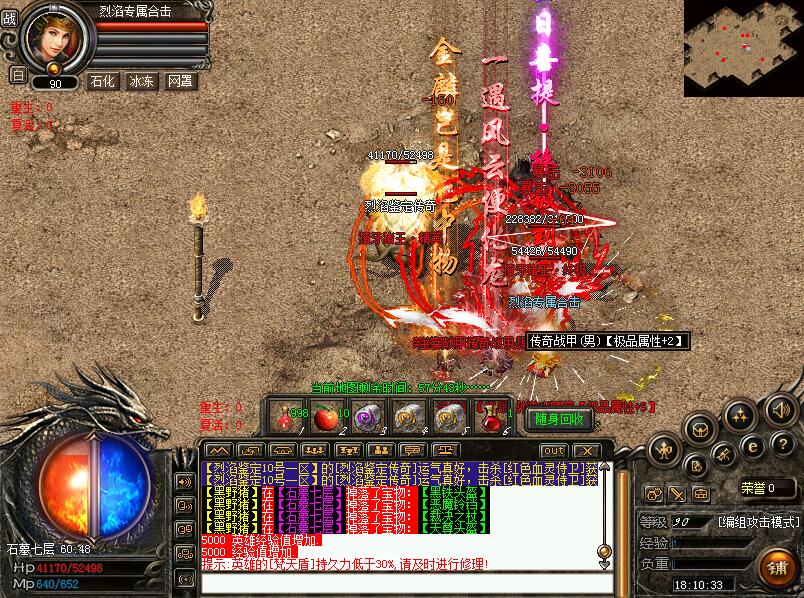Open the 铺 shop button
The height and width of the screenshot is (598, 804).
click(777, 568)
